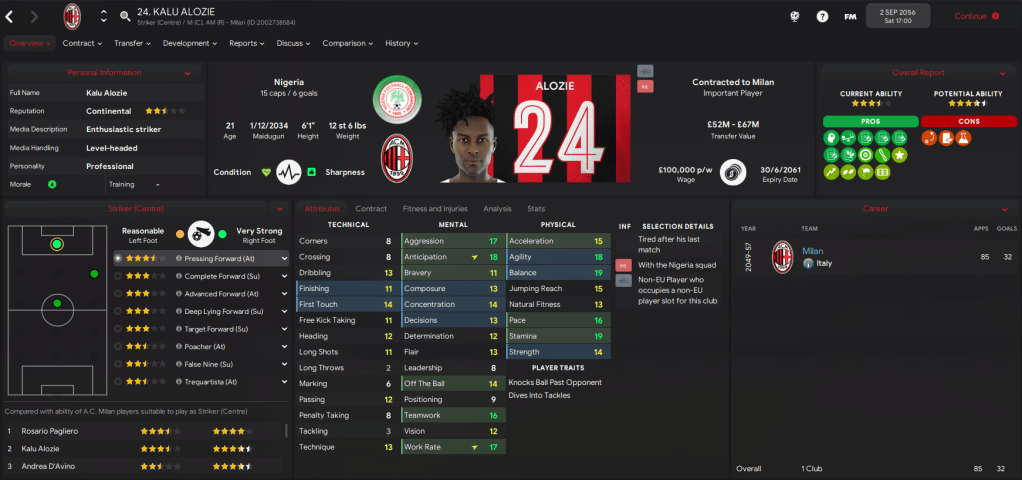The width and height of the screenshot is (1022, 480).
Task: Switch to the Analysis tab
Action: coord(497,209)
